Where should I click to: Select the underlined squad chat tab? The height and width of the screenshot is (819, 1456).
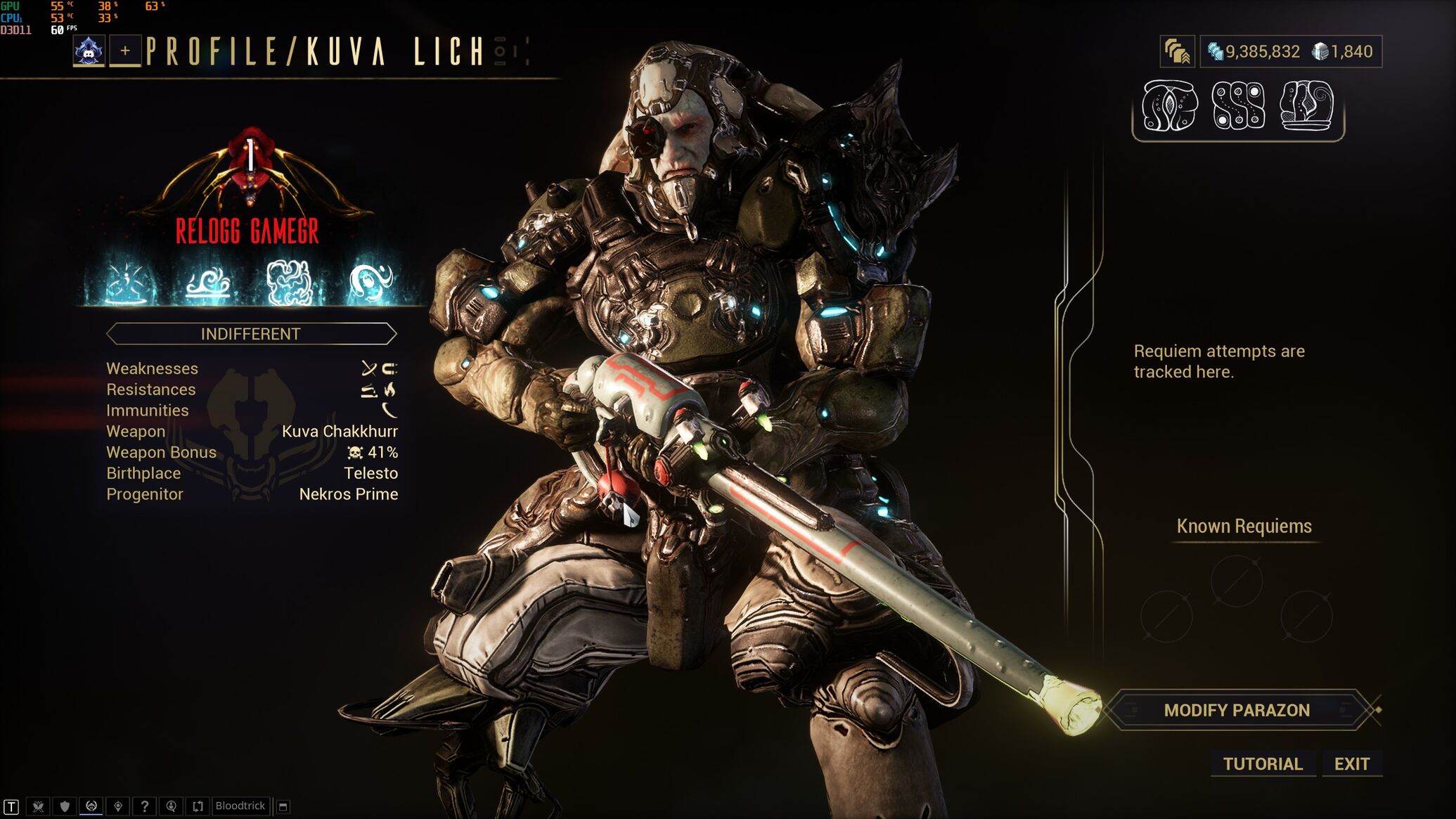[91, 806]
